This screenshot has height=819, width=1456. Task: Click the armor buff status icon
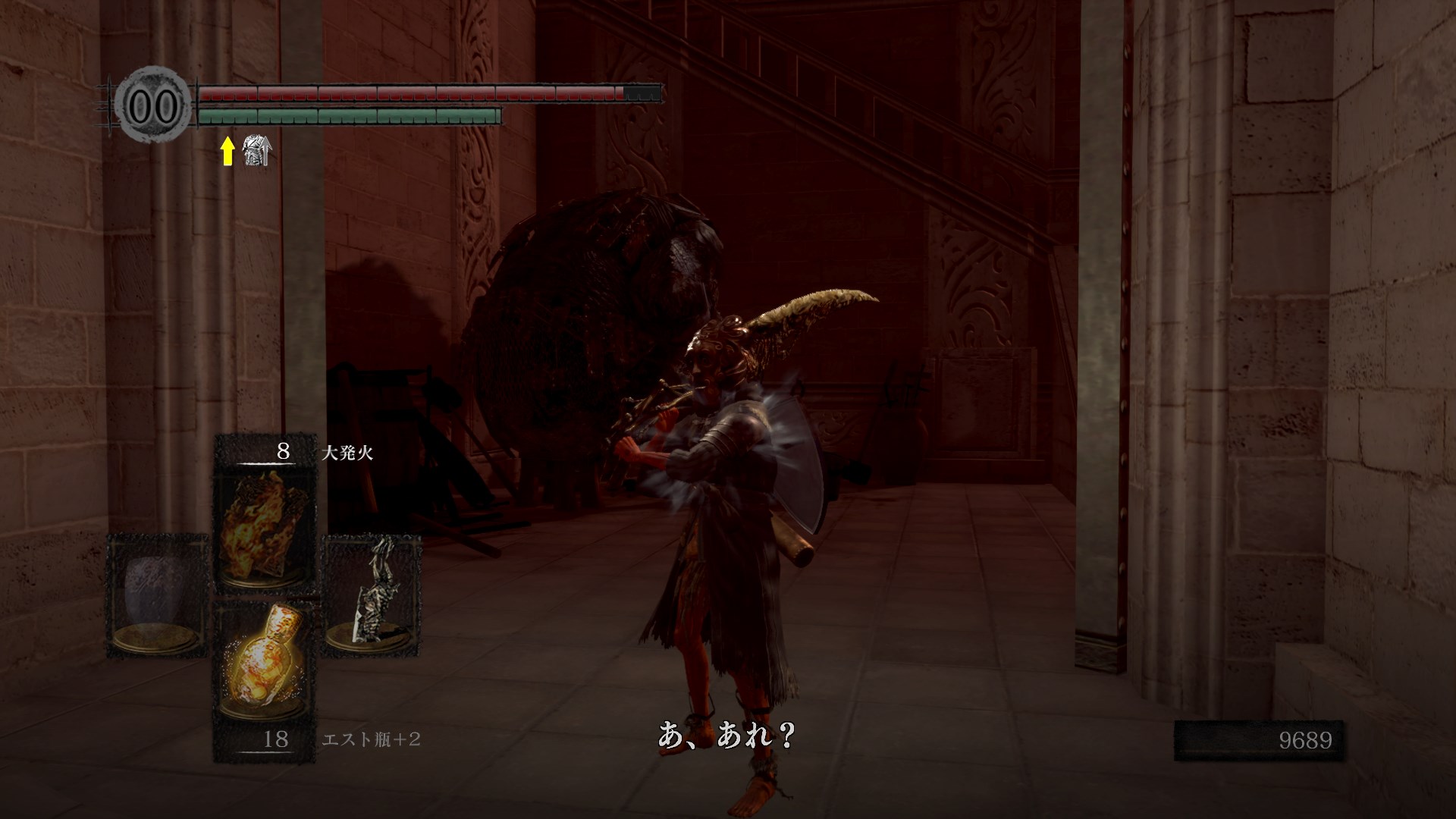(x=256, y=152)
